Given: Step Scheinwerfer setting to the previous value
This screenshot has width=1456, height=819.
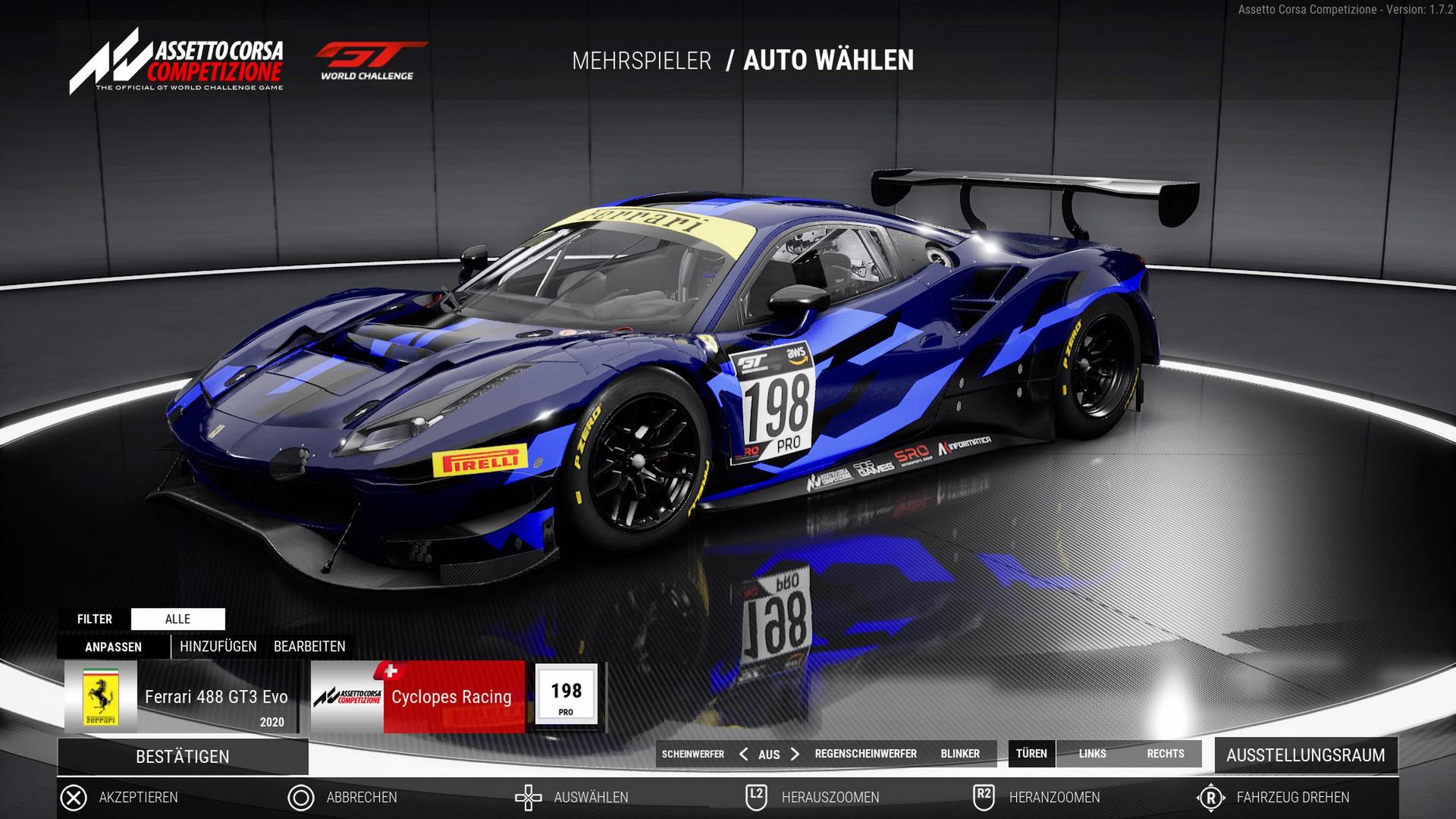Looking at the screenshot, I should 743,754.
